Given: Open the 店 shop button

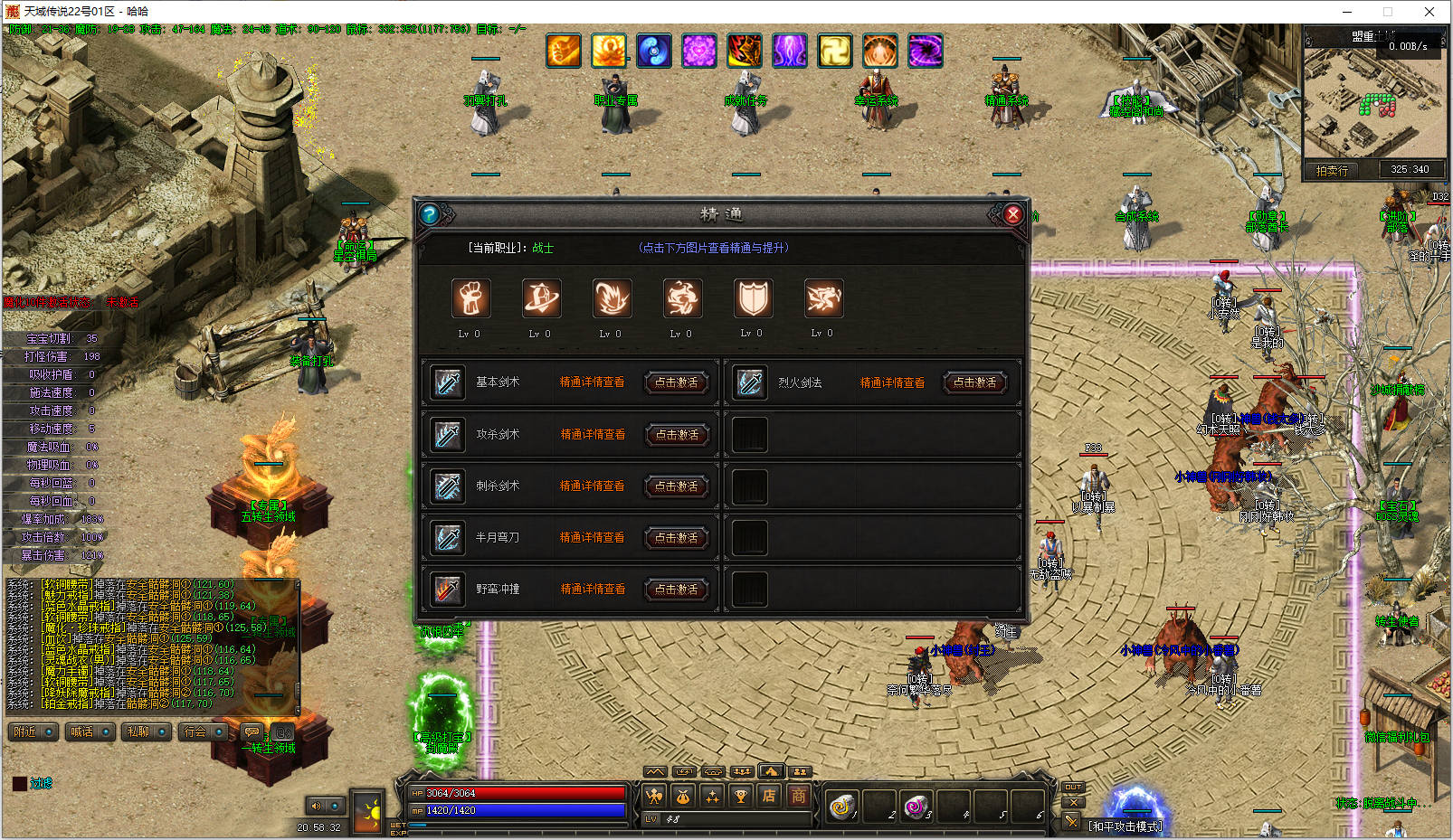Looking at the screenshot, I should pyautogui.click(x=769, y=796).
